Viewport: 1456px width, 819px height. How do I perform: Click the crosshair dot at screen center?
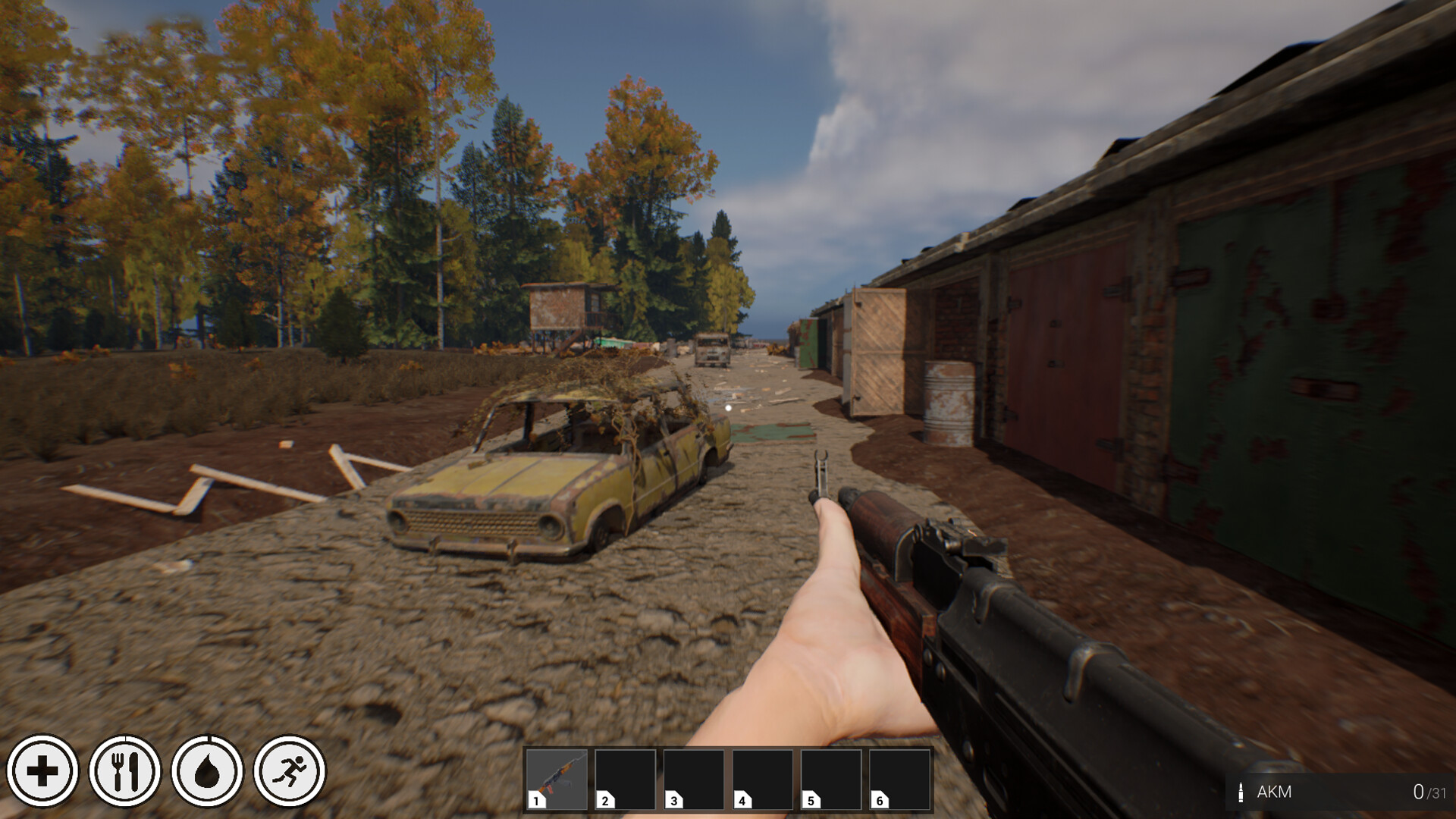tap(728, 407)
